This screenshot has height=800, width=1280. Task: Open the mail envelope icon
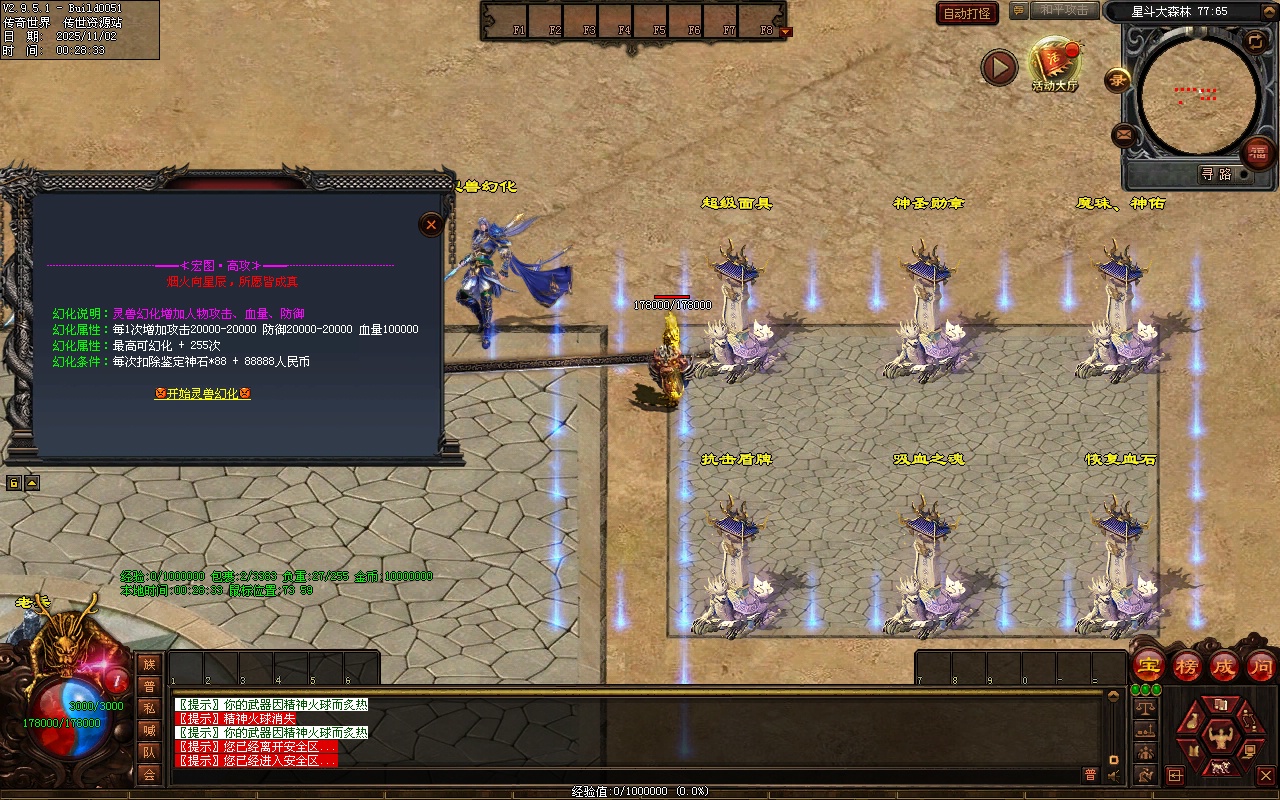click(1124, 133)
